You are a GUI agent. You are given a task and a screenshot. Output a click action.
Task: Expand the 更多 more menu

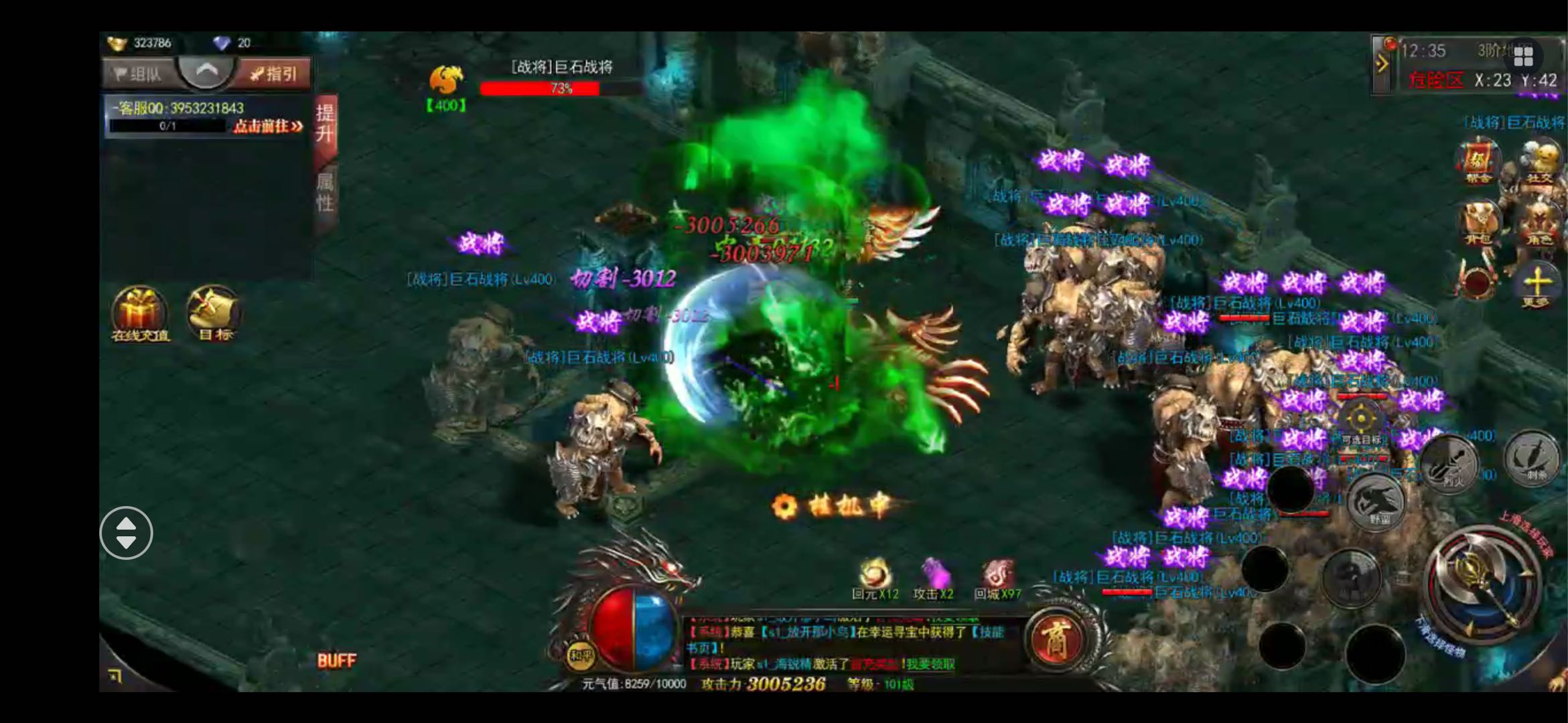coord(1536,285)
